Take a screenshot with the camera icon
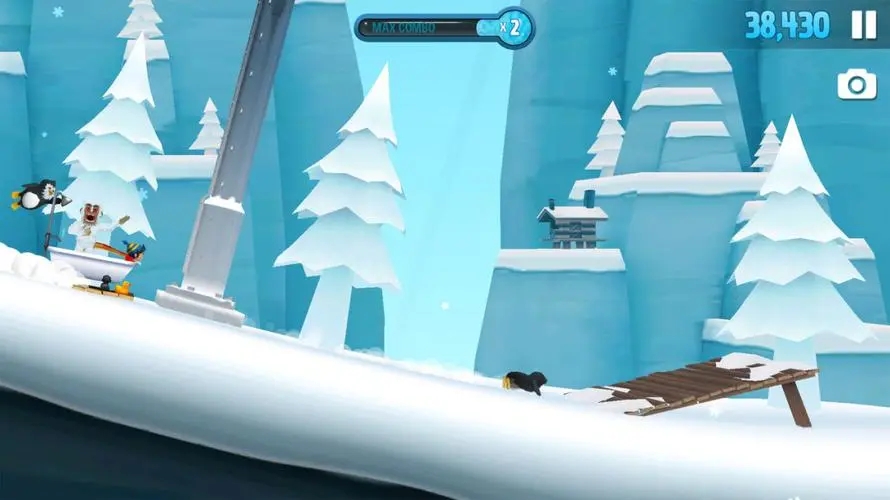 (x=857, y=85)
